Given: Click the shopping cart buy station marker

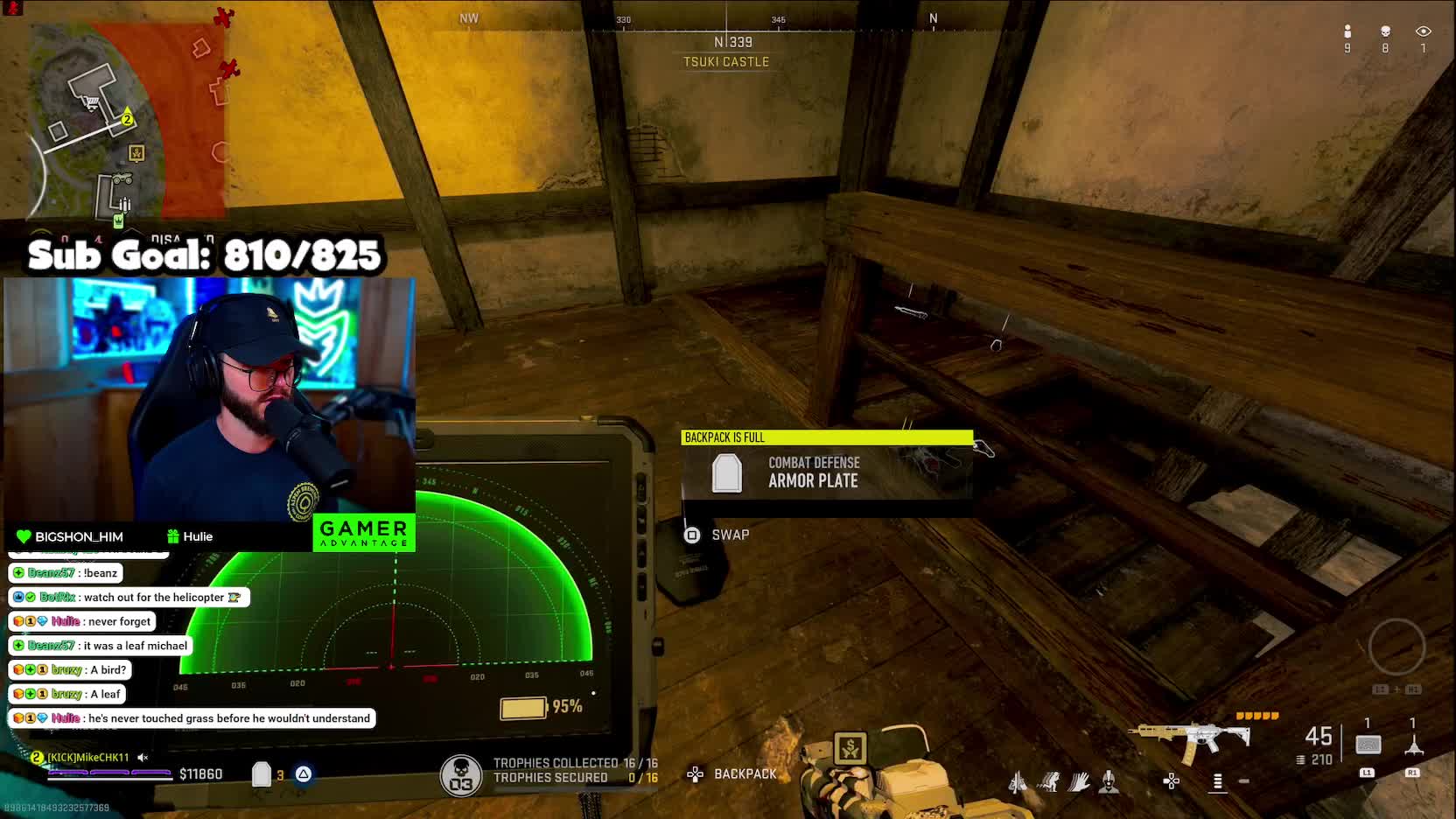Looking at the screenshot, I should click(89, 103).
